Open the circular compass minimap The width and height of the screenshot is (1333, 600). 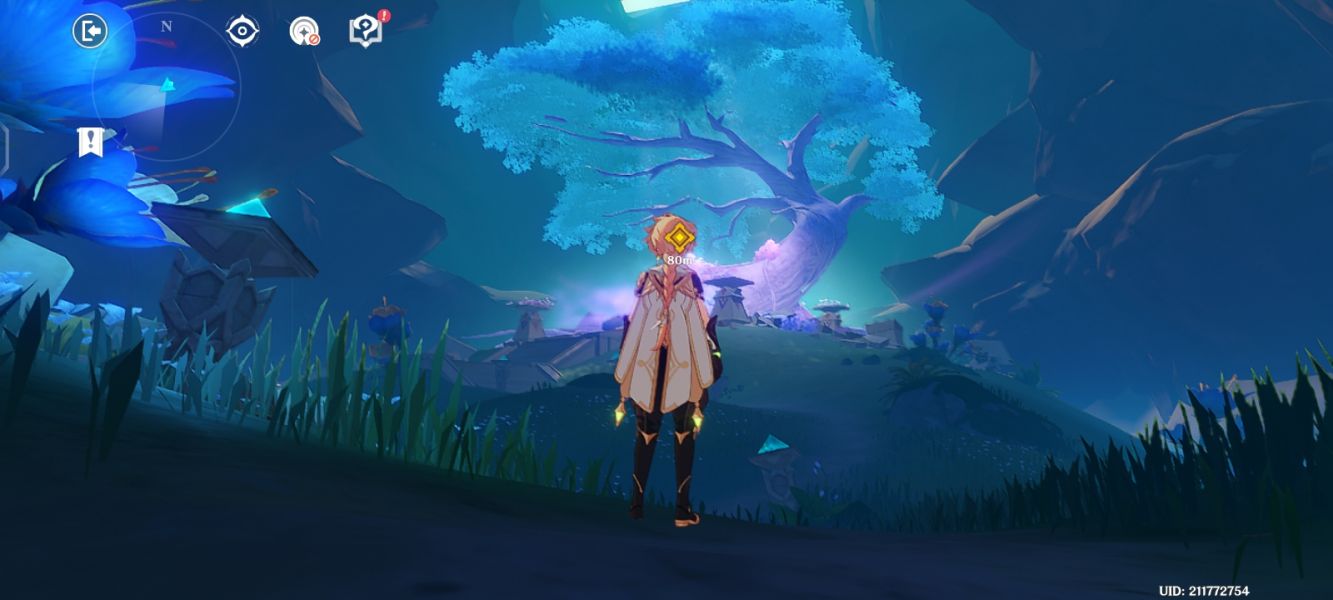165,87
